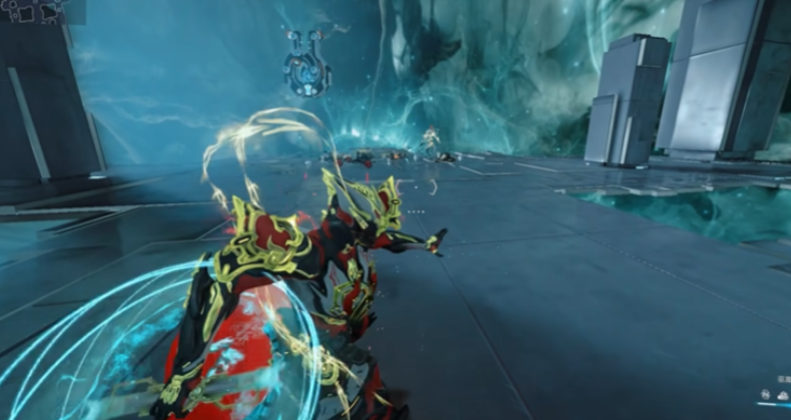Activate the round swirl ability icon

point(765,394)
